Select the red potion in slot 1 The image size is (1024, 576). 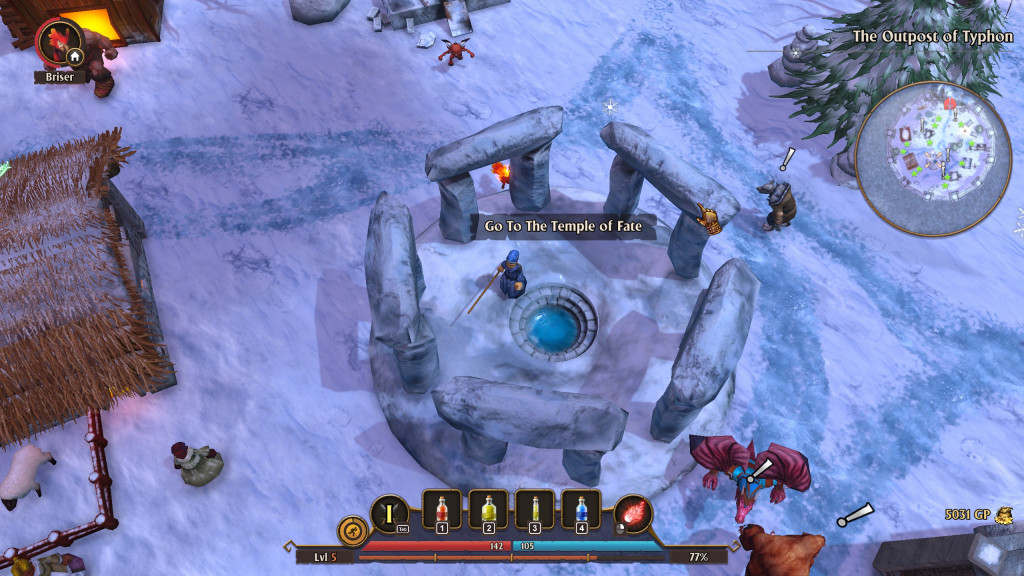pyautogui.click(x=442, y=510)
